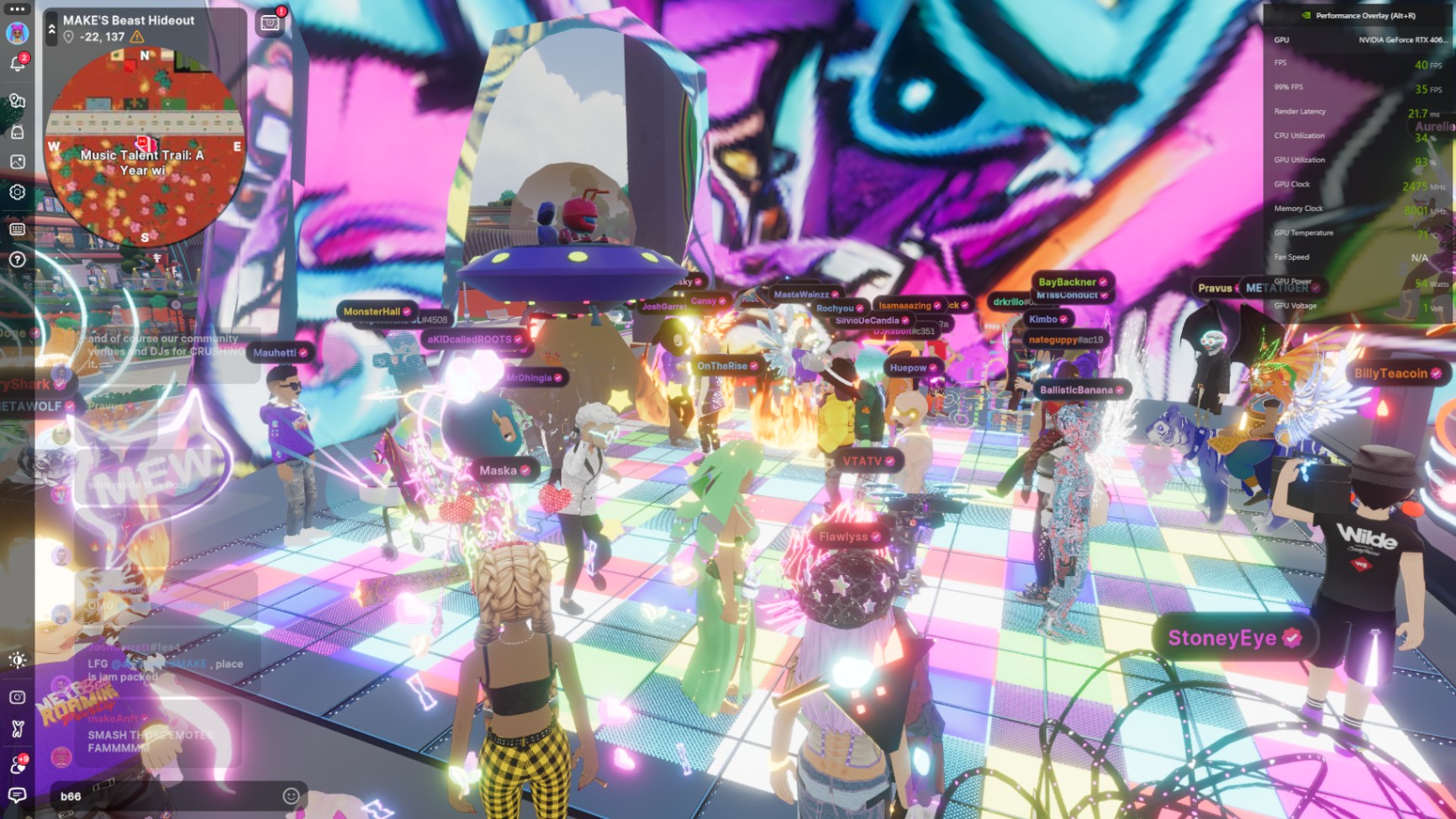Image resolution: width=1456 pixels, height=819 pixels.
Task: Open the friends icon with +9 badge
Action: (17, 764)
